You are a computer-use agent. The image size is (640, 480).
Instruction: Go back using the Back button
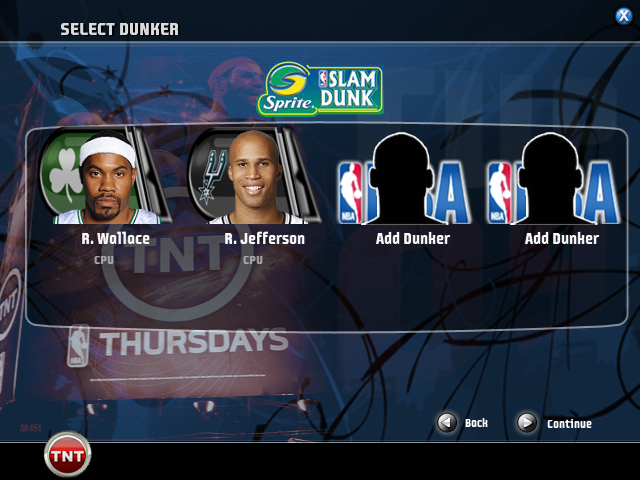click(x=448, y=423)
